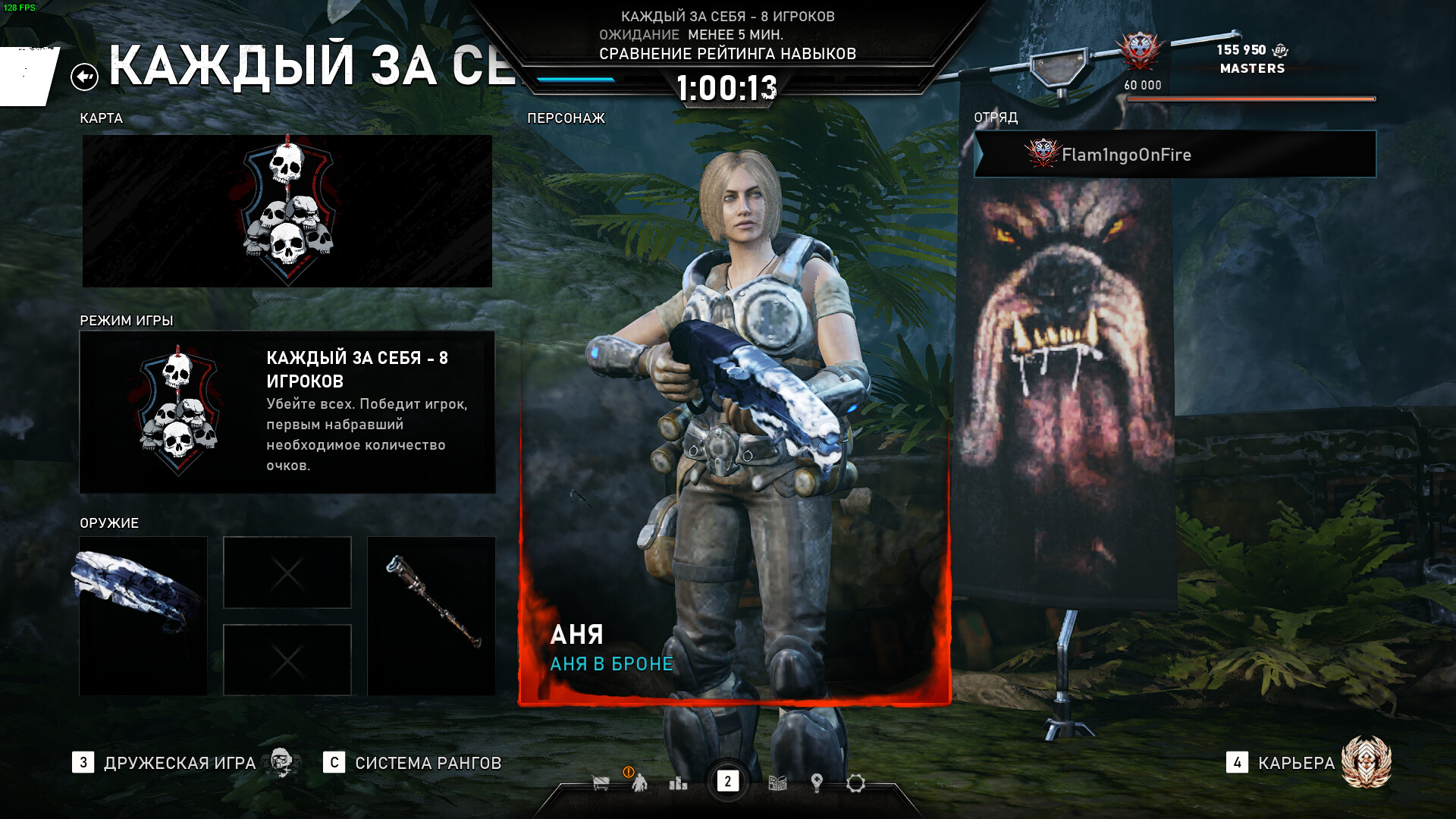Open settings via the gear icon
This screenshot has width=1456, height=819.
[855, 783]
